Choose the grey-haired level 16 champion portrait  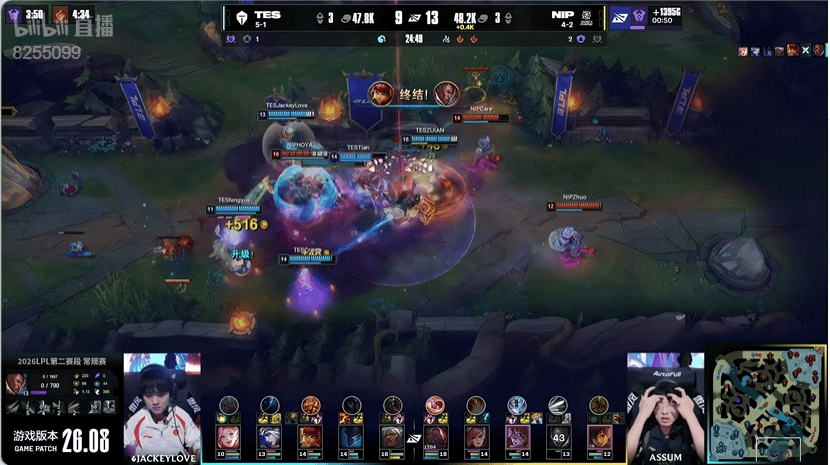(392, 437)
